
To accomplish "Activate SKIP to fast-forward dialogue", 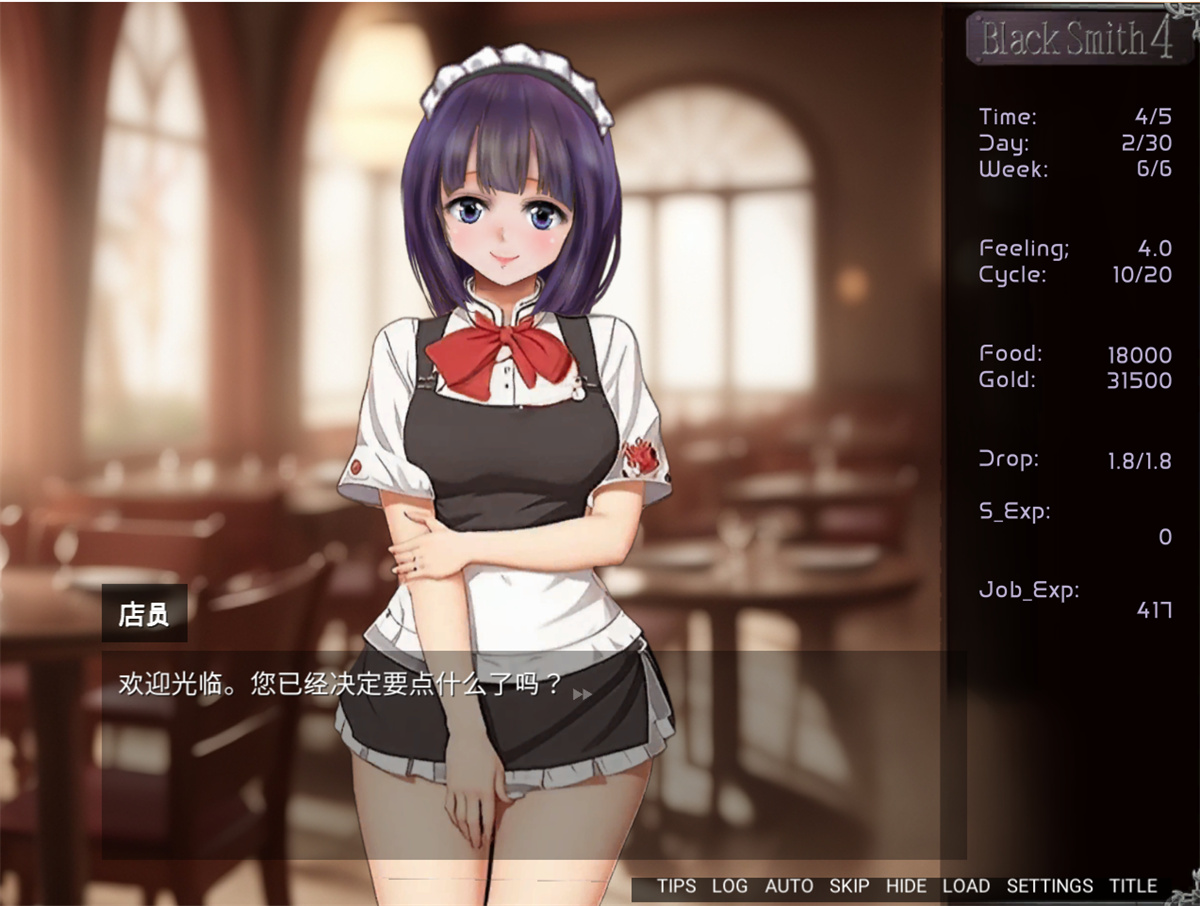I will click(849, 886).
